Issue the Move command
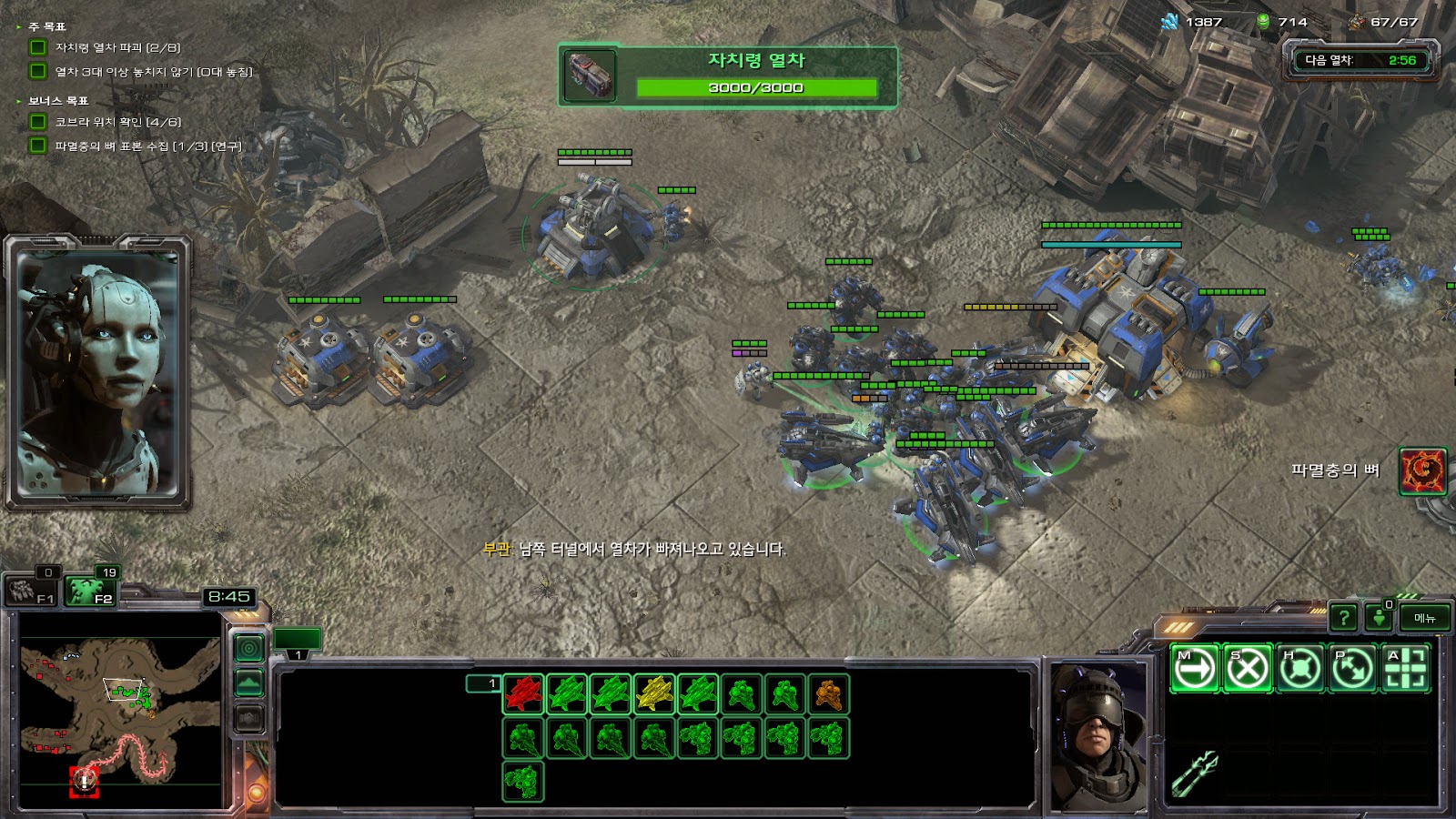The width and height of the screenshot is (1456, 819). [1194, 669]
